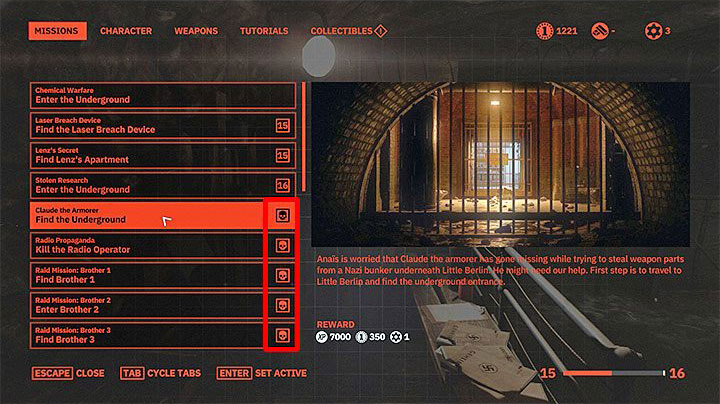Switch to the Weapons tab

[196, 32]
